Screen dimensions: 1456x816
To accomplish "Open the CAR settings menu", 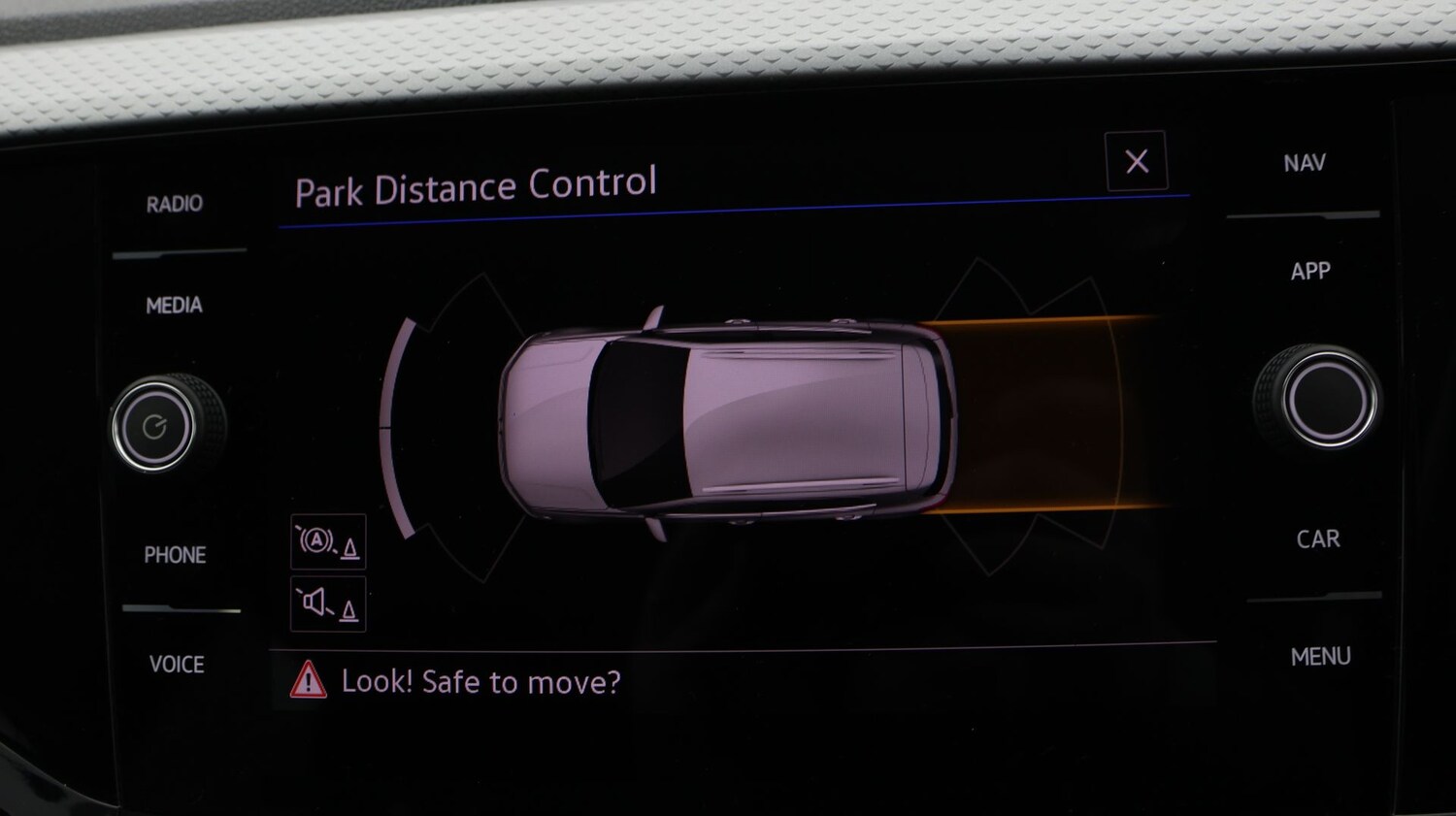I will 1317,539.
